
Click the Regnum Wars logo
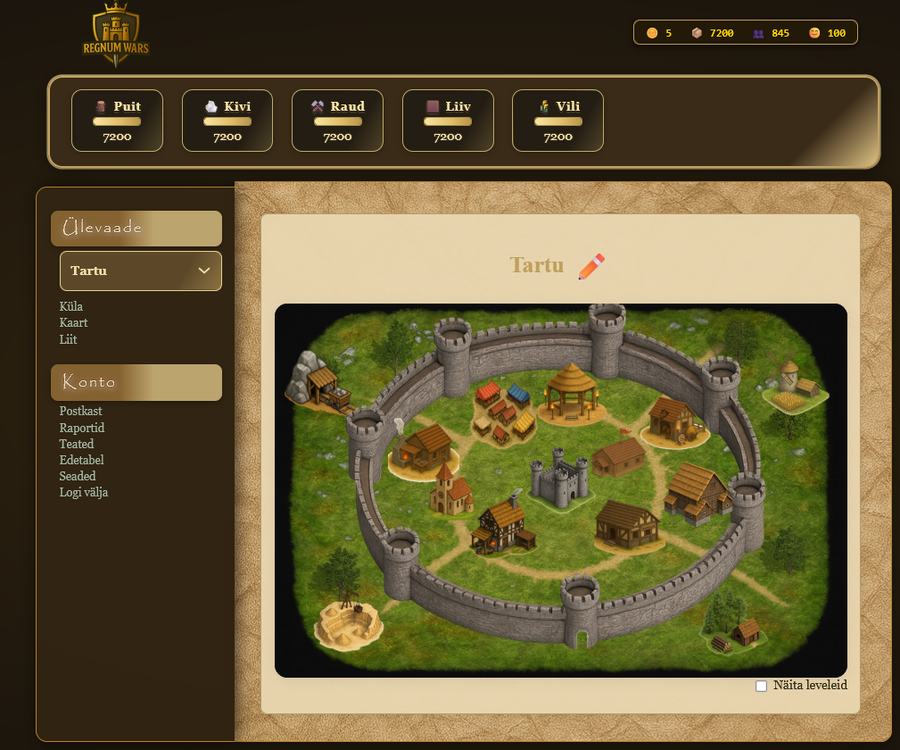116,36
